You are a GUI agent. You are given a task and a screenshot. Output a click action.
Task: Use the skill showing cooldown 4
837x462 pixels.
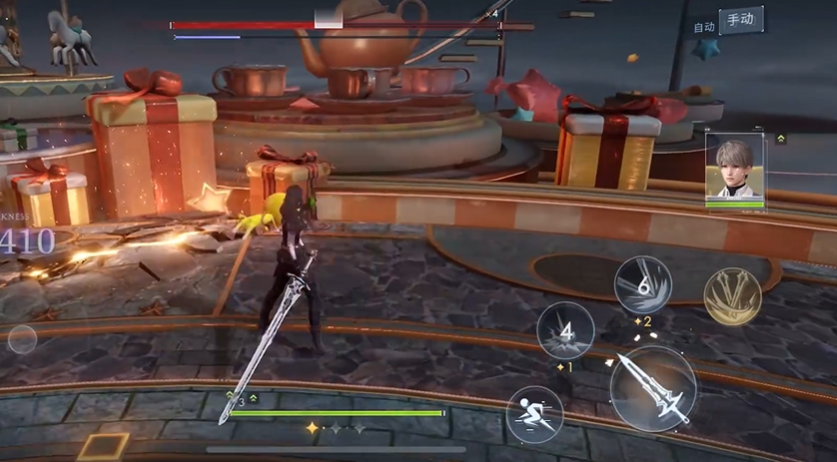coord(565,330)
